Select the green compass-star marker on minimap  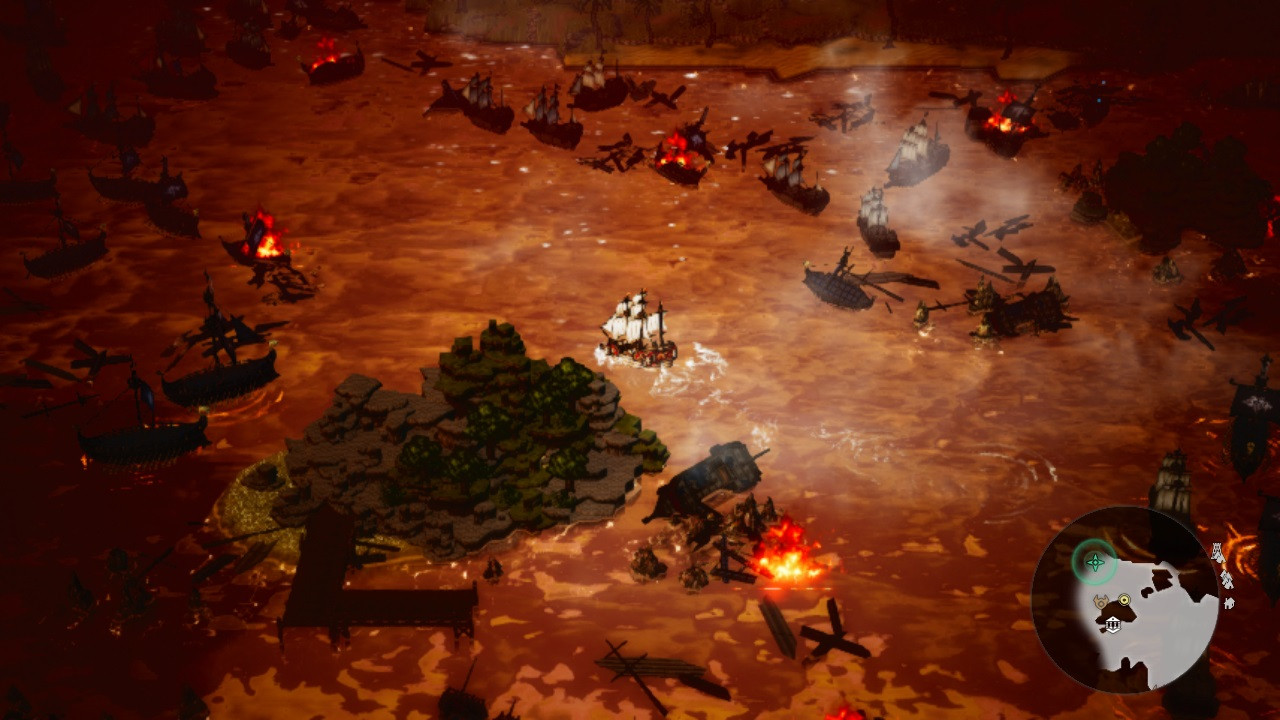[x=1095, y=562]
